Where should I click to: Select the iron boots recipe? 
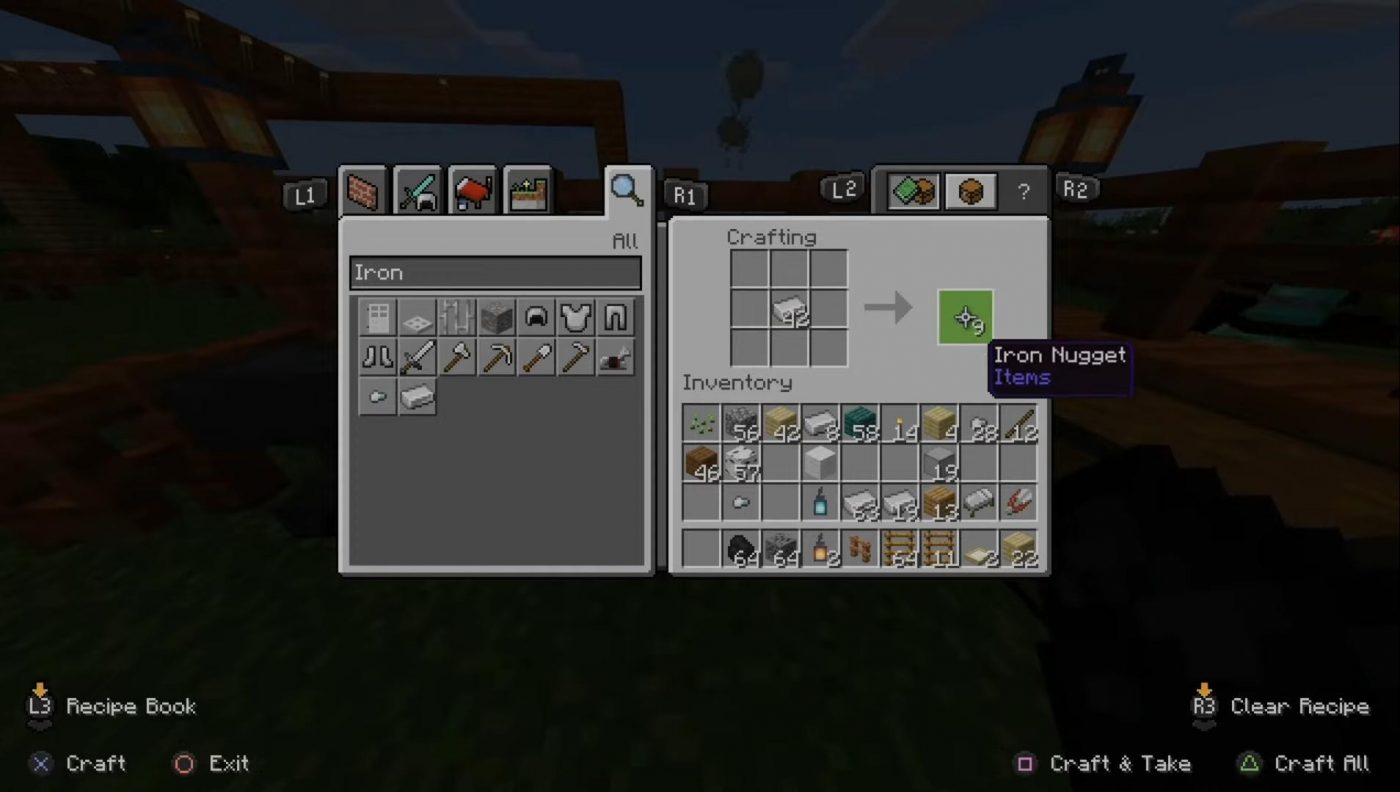(x=378, y=357)
